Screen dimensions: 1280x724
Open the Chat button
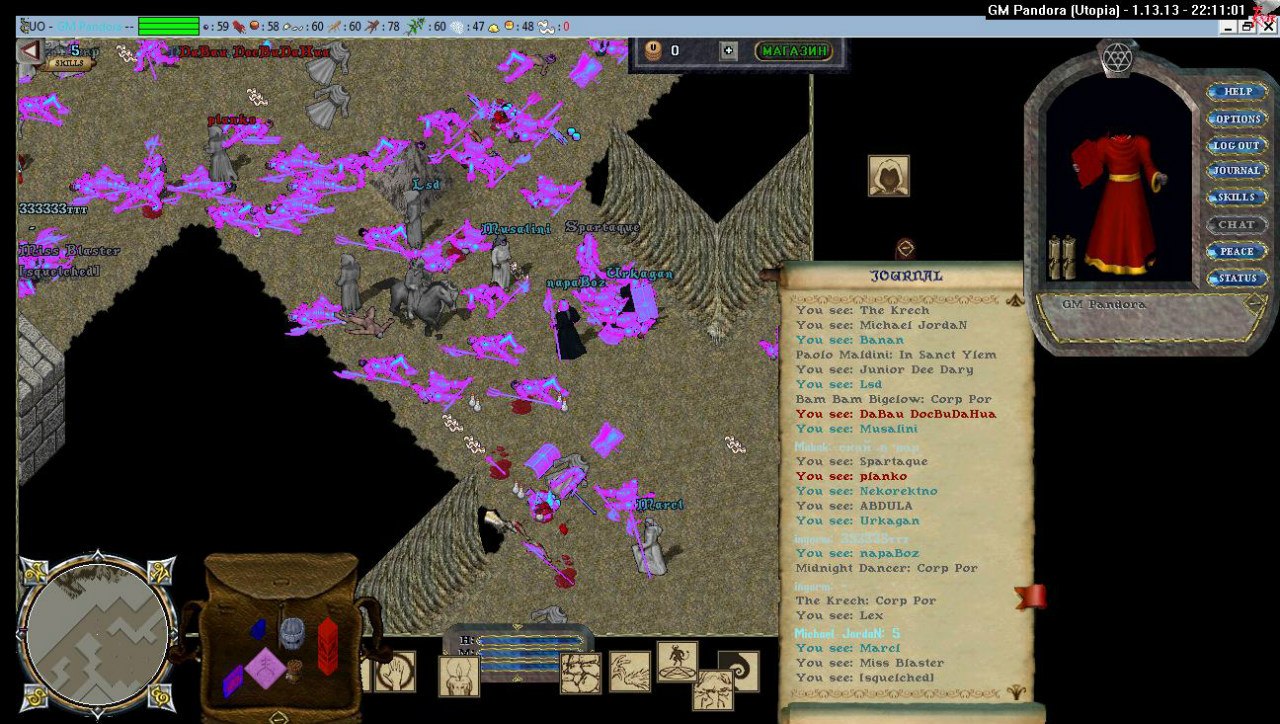coord(1237,225)
